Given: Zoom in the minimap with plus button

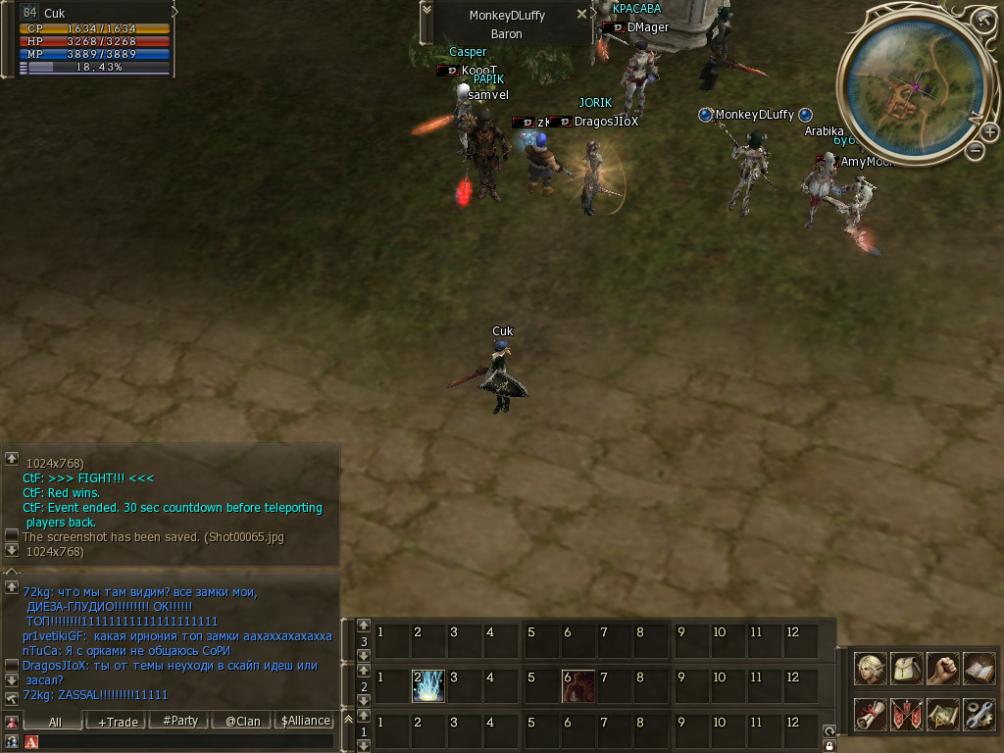Looking at the screenshot, I should (990, 131).
